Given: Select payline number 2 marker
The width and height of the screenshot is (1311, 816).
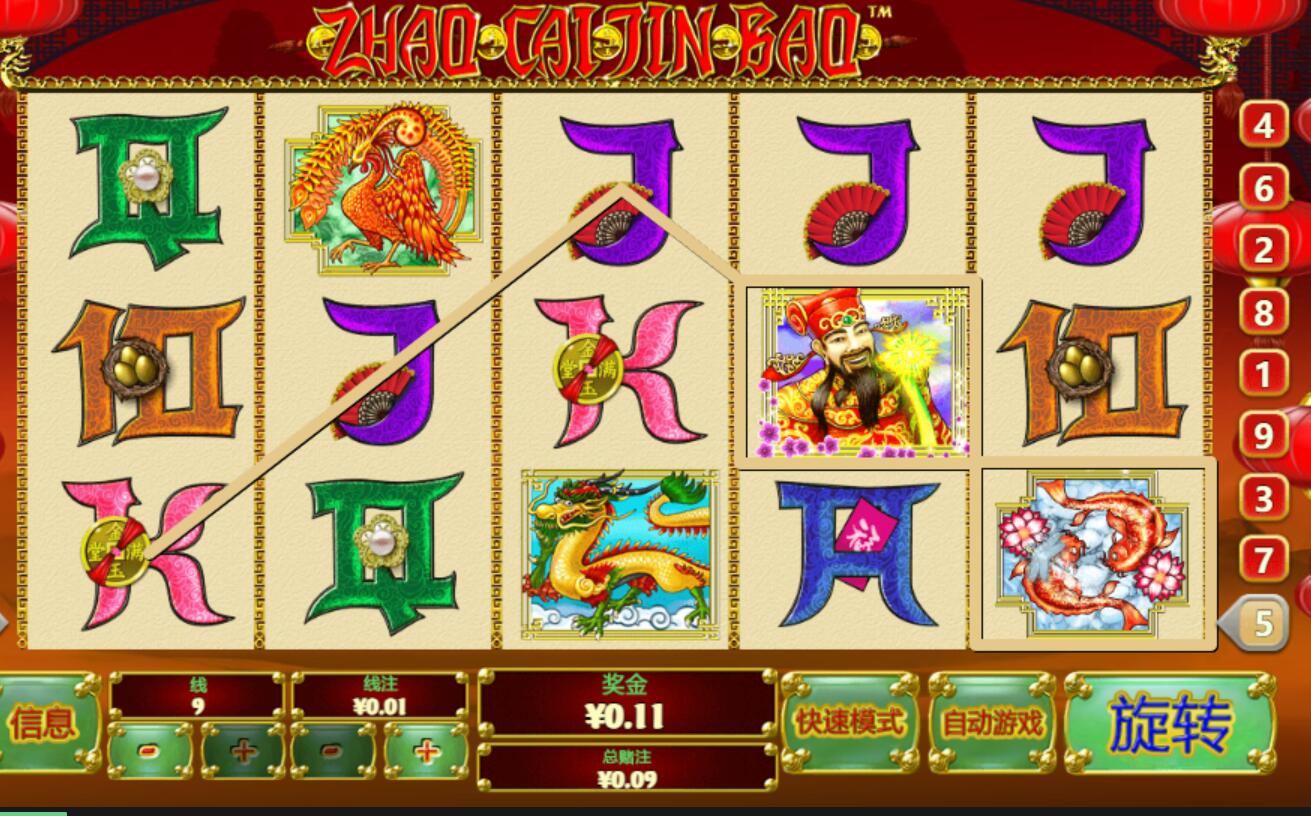Looking at the screenshot, I should coord(1264,250).
